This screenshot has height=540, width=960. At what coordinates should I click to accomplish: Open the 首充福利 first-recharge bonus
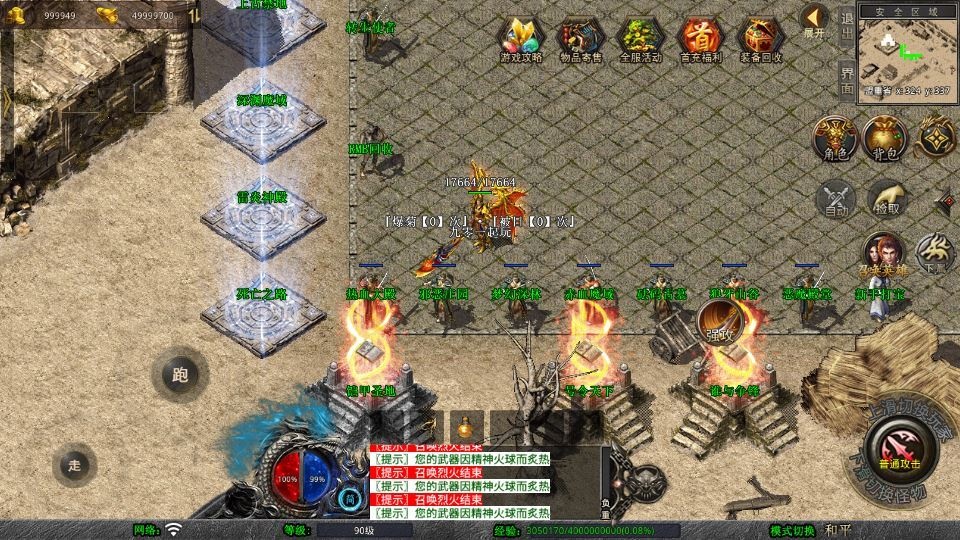pyautogui.click(x=701, y=40)
